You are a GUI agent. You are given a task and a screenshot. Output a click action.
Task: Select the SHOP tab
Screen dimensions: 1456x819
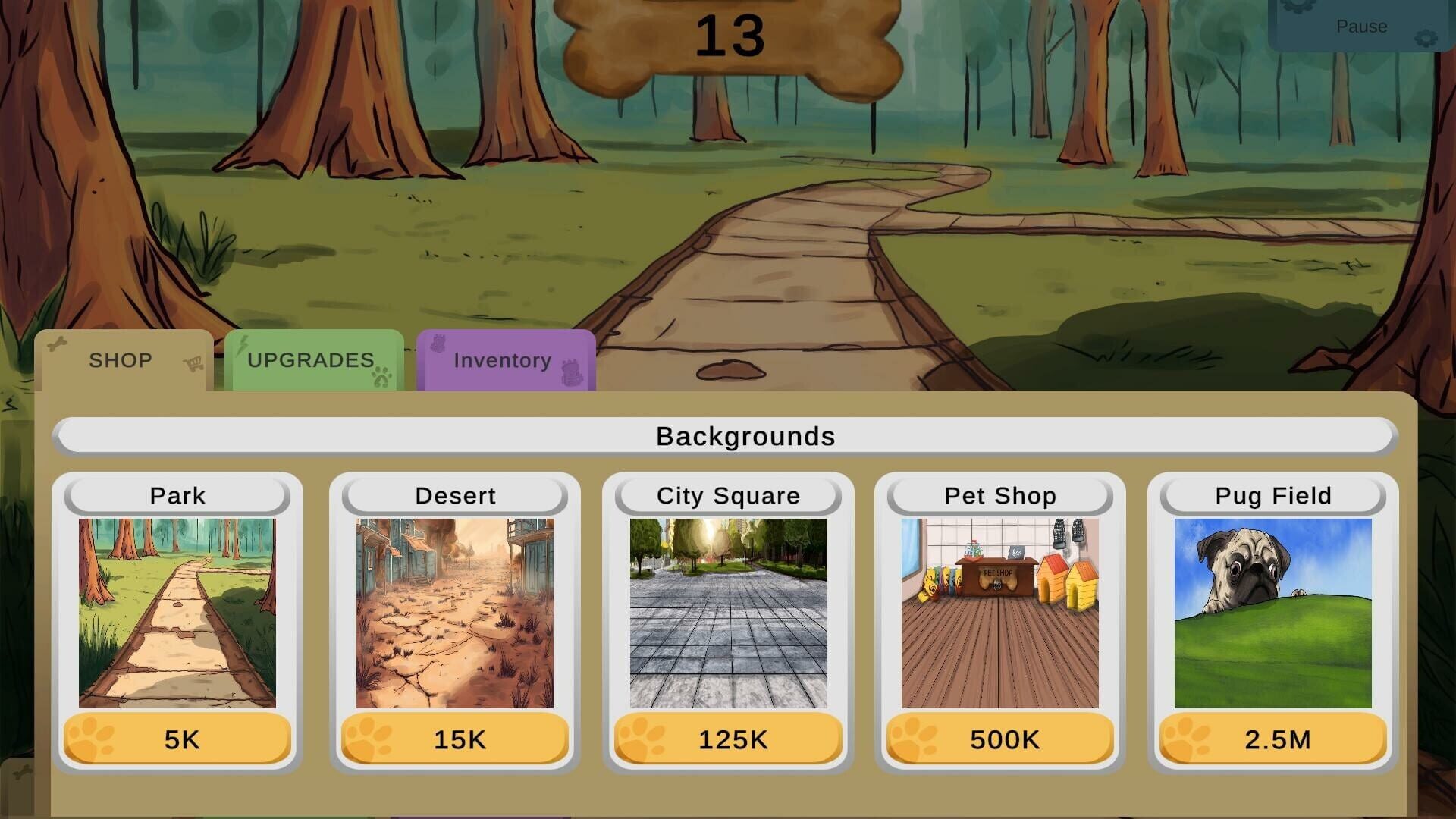121,360
